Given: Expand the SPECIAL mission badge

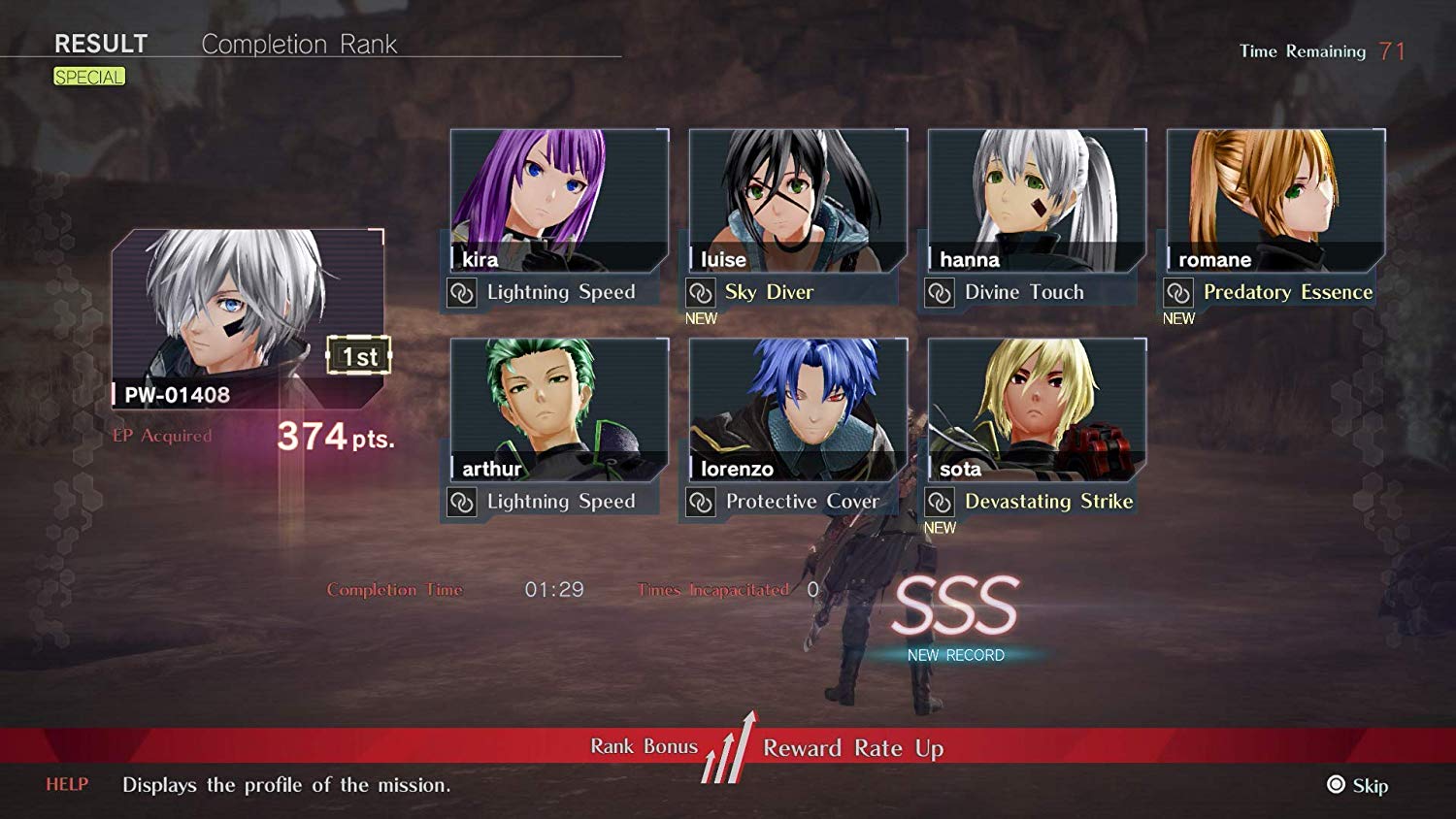Looking at the screenshot, I should pos(87,76).
